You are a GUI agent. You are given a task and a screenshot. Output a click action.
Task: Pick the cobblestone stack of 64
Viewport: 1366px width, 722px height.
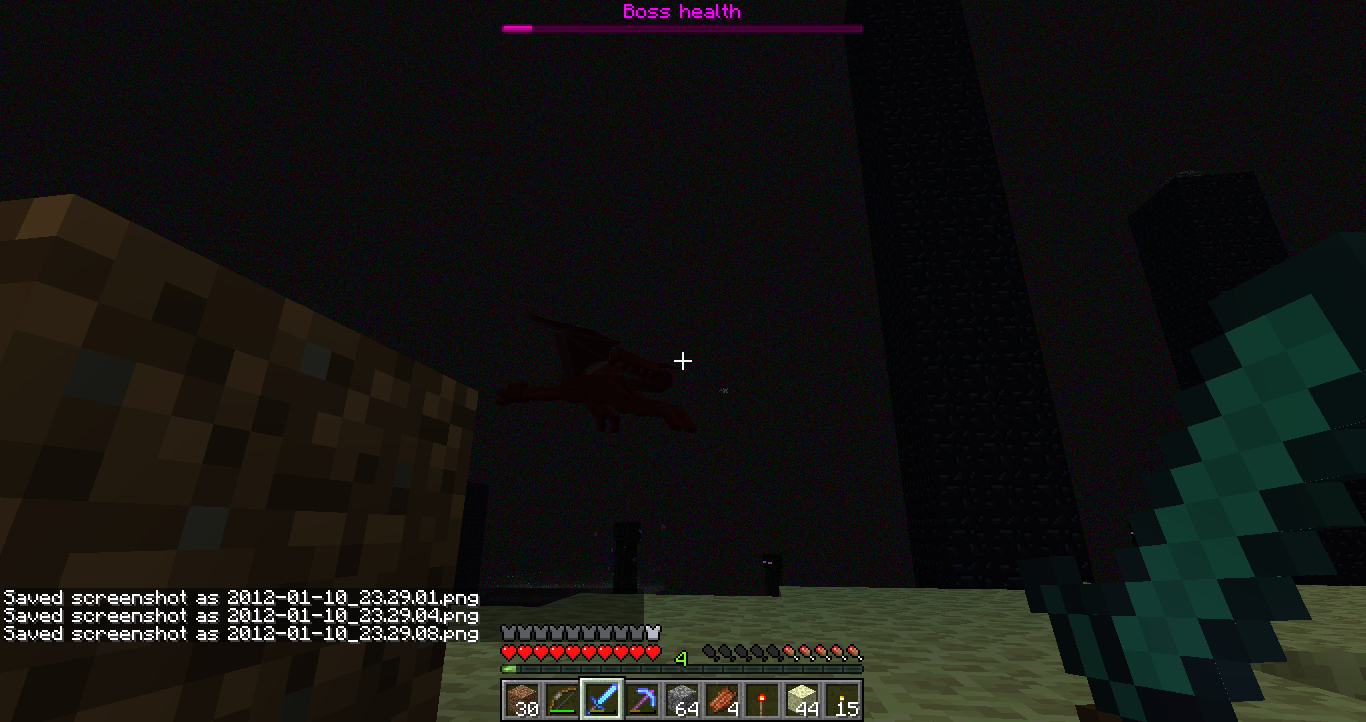[x=682, y=699]
